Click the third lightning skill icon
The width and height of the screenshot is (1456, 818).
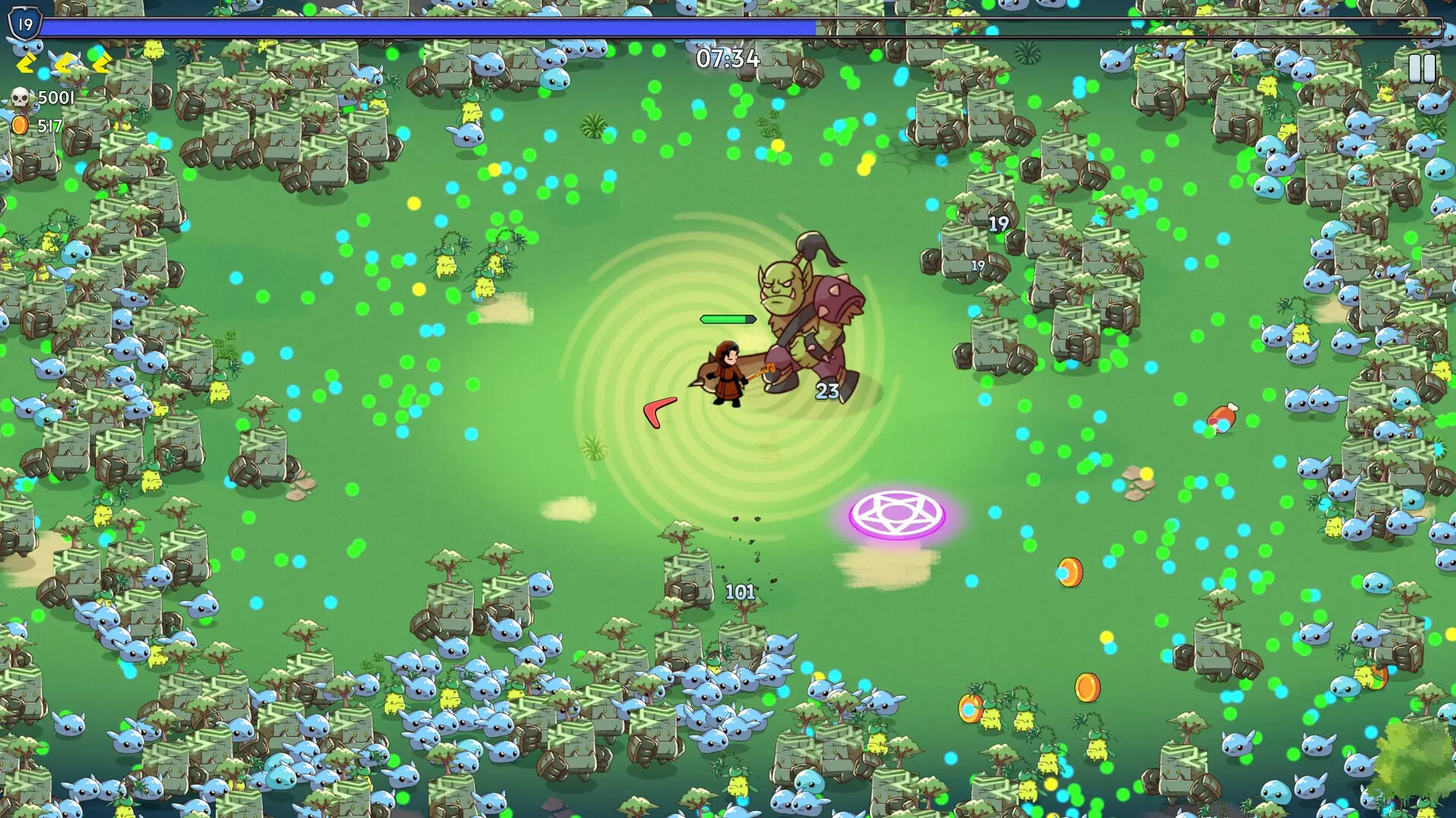102,64
